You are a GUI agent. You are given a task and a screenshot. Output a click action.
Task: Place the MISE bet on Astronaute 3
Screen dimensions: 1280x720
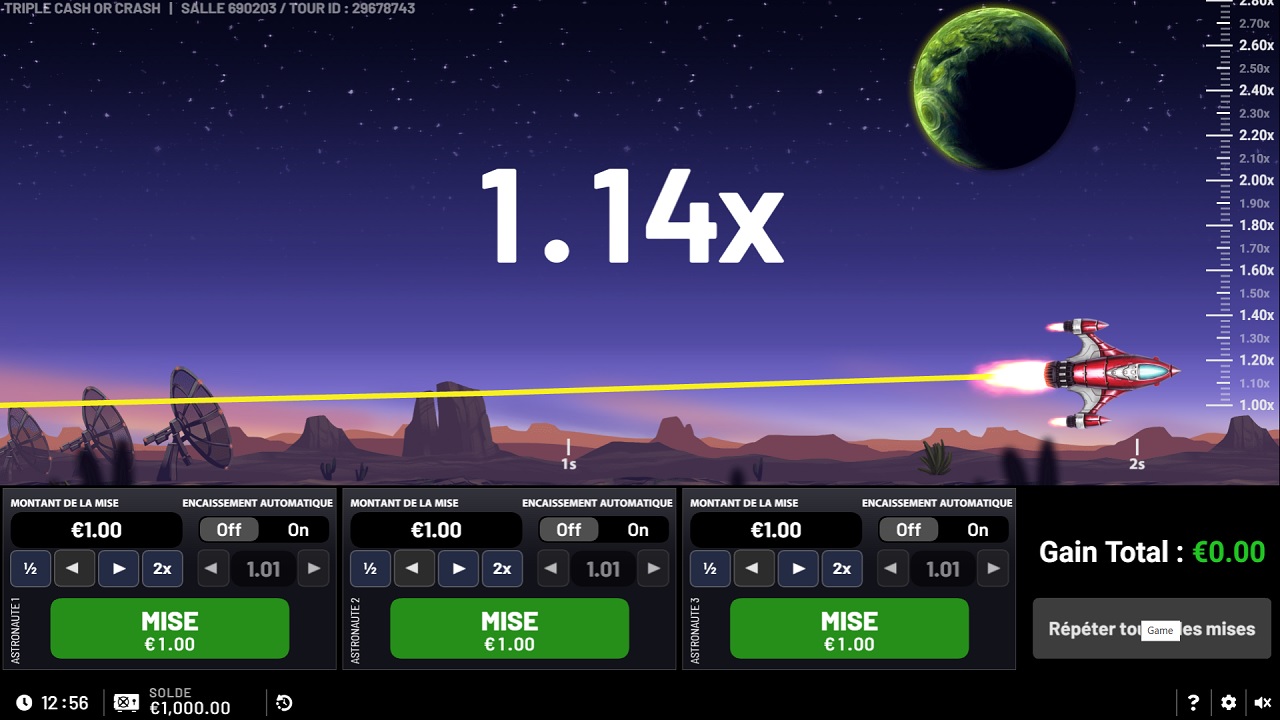pyautogui.click(x=848, y=628)
